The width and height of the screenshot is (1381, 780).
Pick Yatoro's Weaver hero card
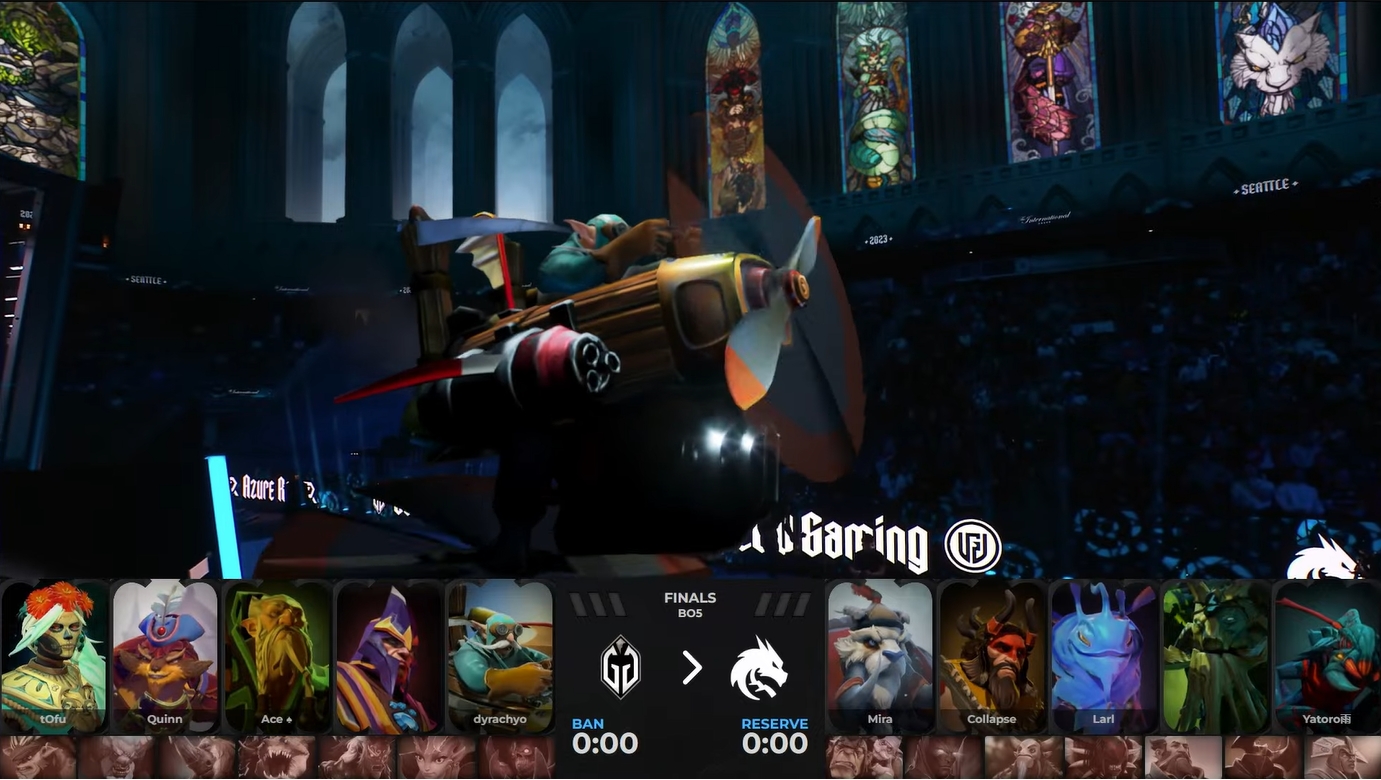1327,656
